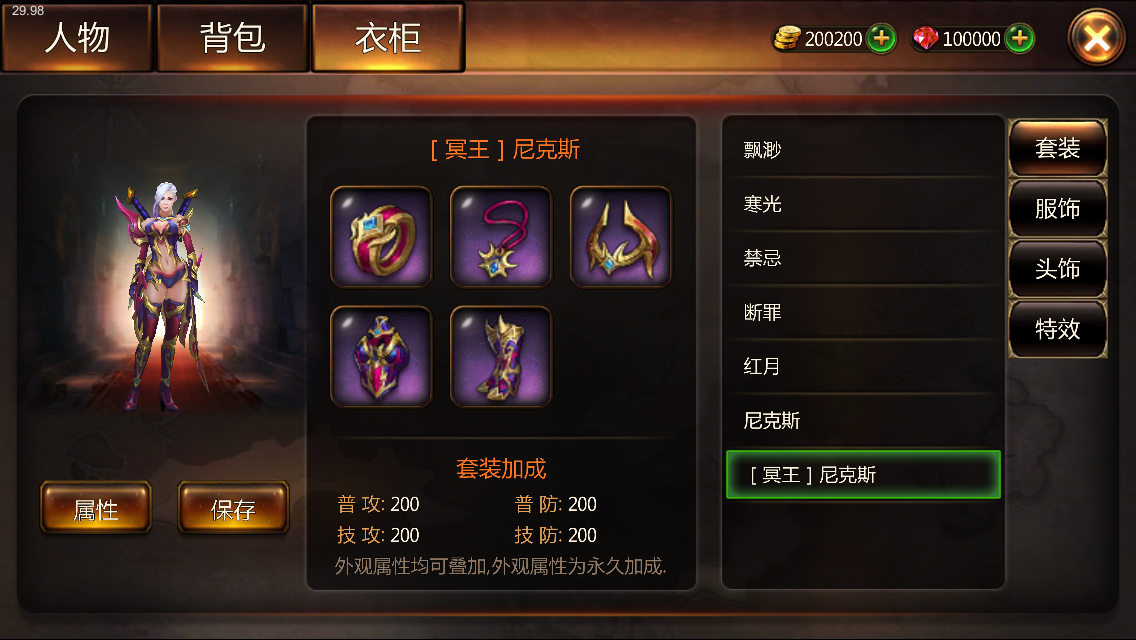Show the 特效 category

point(1057,329)
